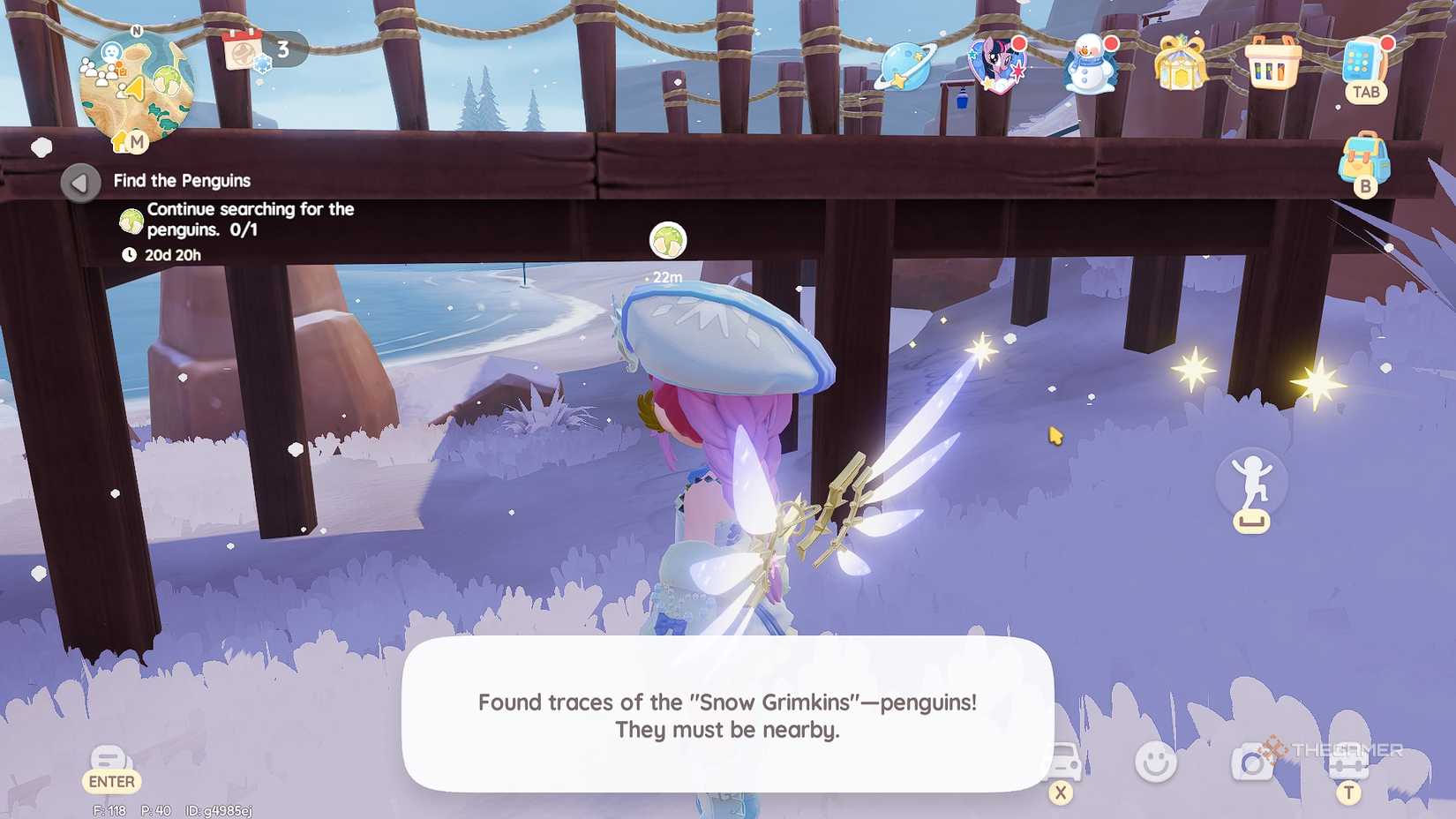Collapse the quest tracker with the arrow
The height and width of the screenshot is (819, 1456).
81,184
